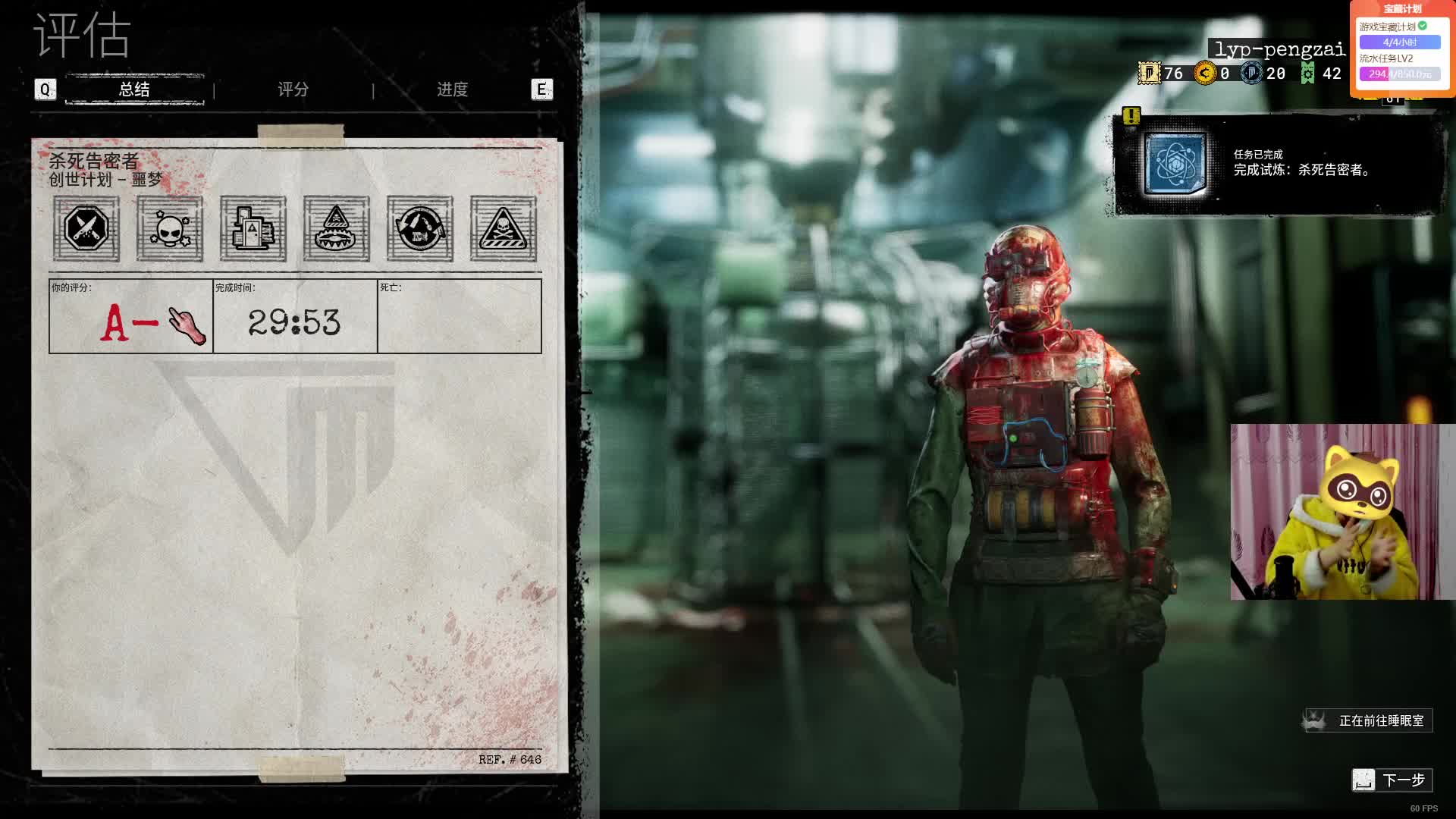Image resolution: width=1456 pixels, height=819 pixels.
Task: Select the skull with stars variator icon
Action: pyautogui.click(x=170, y=229)
